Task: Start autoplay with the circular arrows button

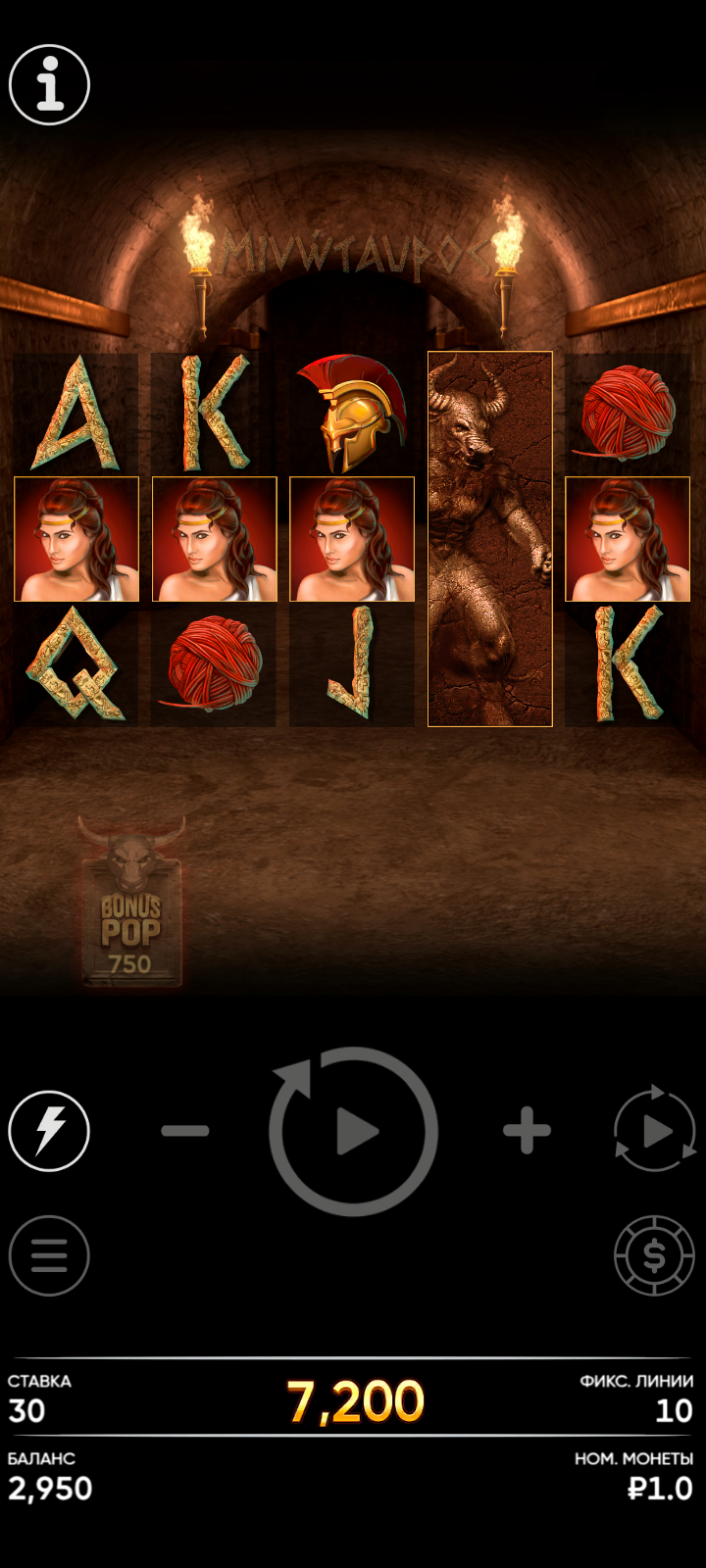Action: click(x=654, y=1131)
